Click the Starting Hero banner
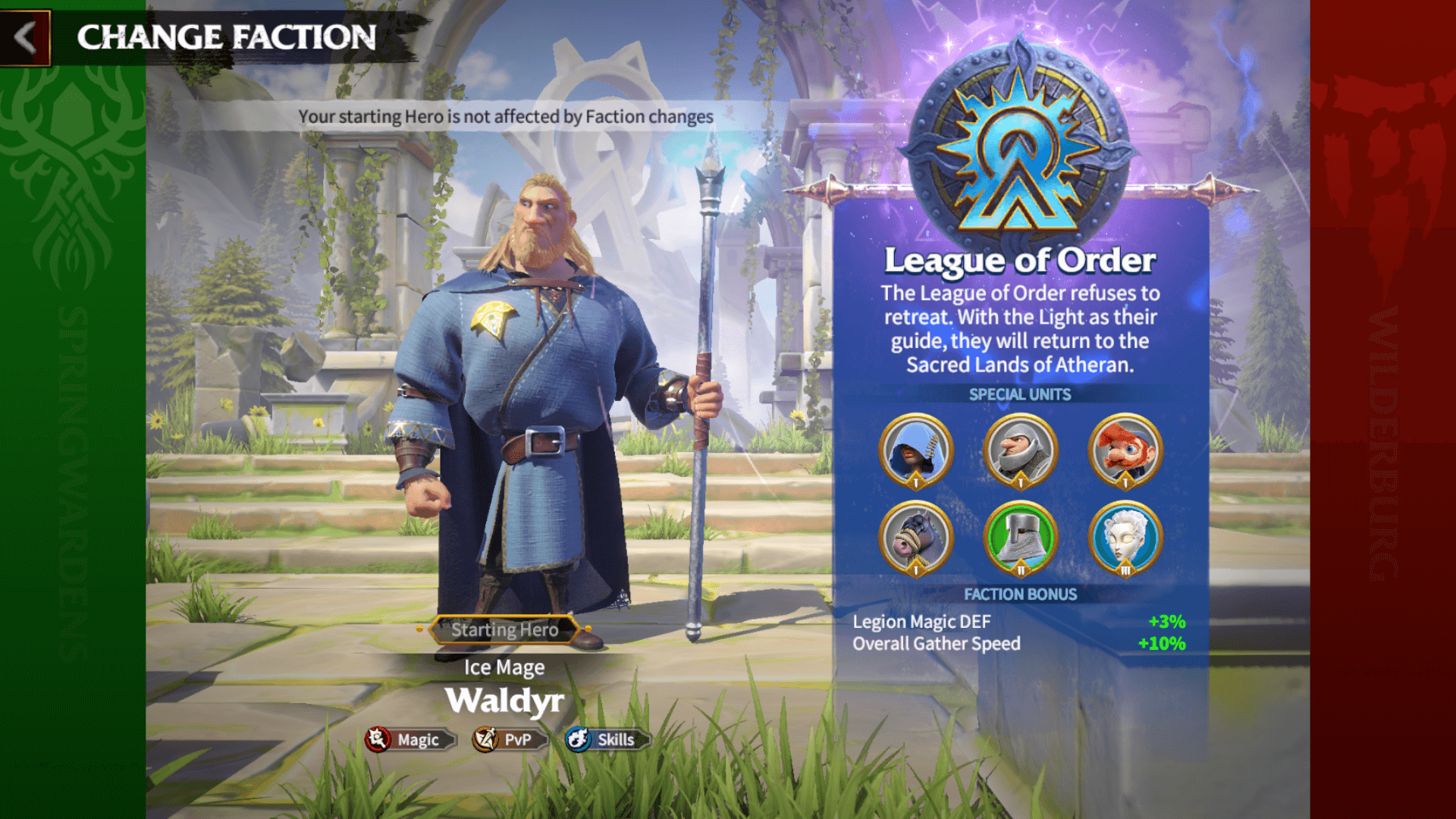Viewport: 1456px width, 819px height. tap(506, 629)
